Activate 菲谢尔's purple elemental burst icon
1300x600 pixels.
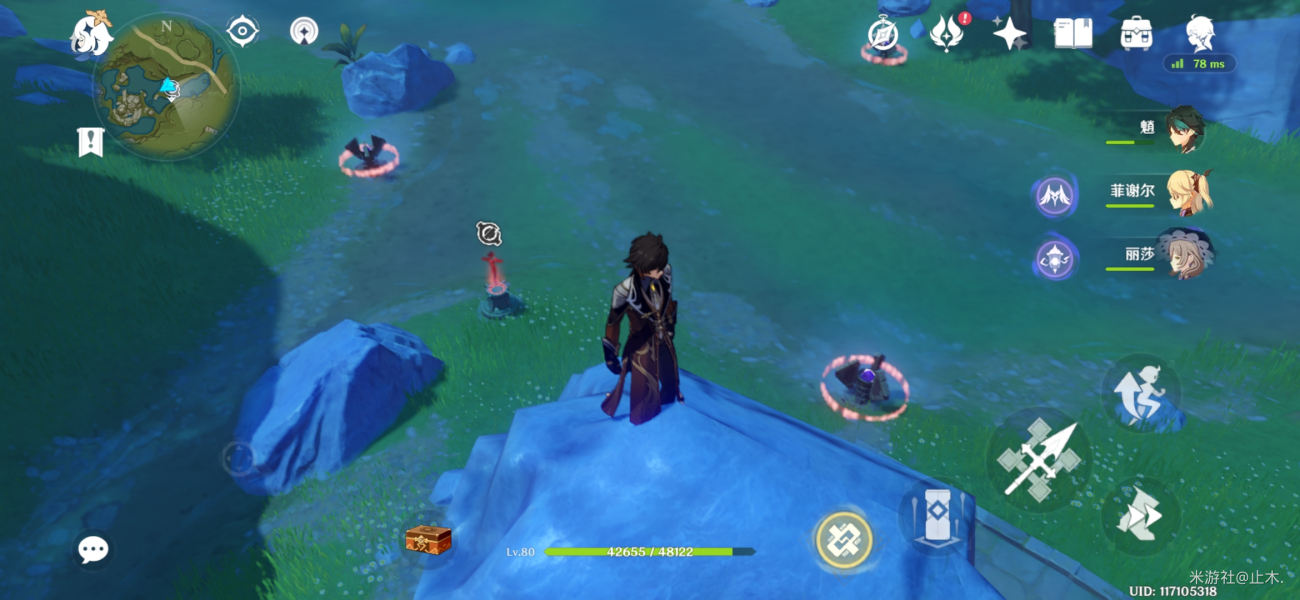click(x=1054, y=197)
